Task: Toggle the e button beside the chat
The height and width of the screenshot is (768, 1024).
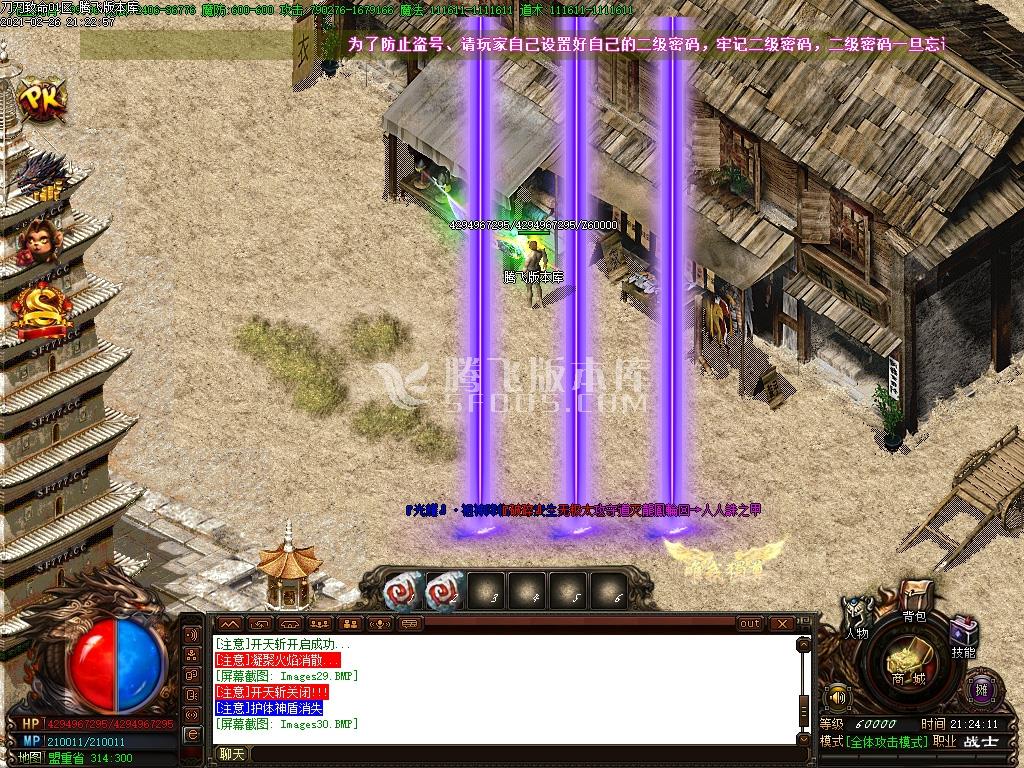Action: (x=193, y=736)
